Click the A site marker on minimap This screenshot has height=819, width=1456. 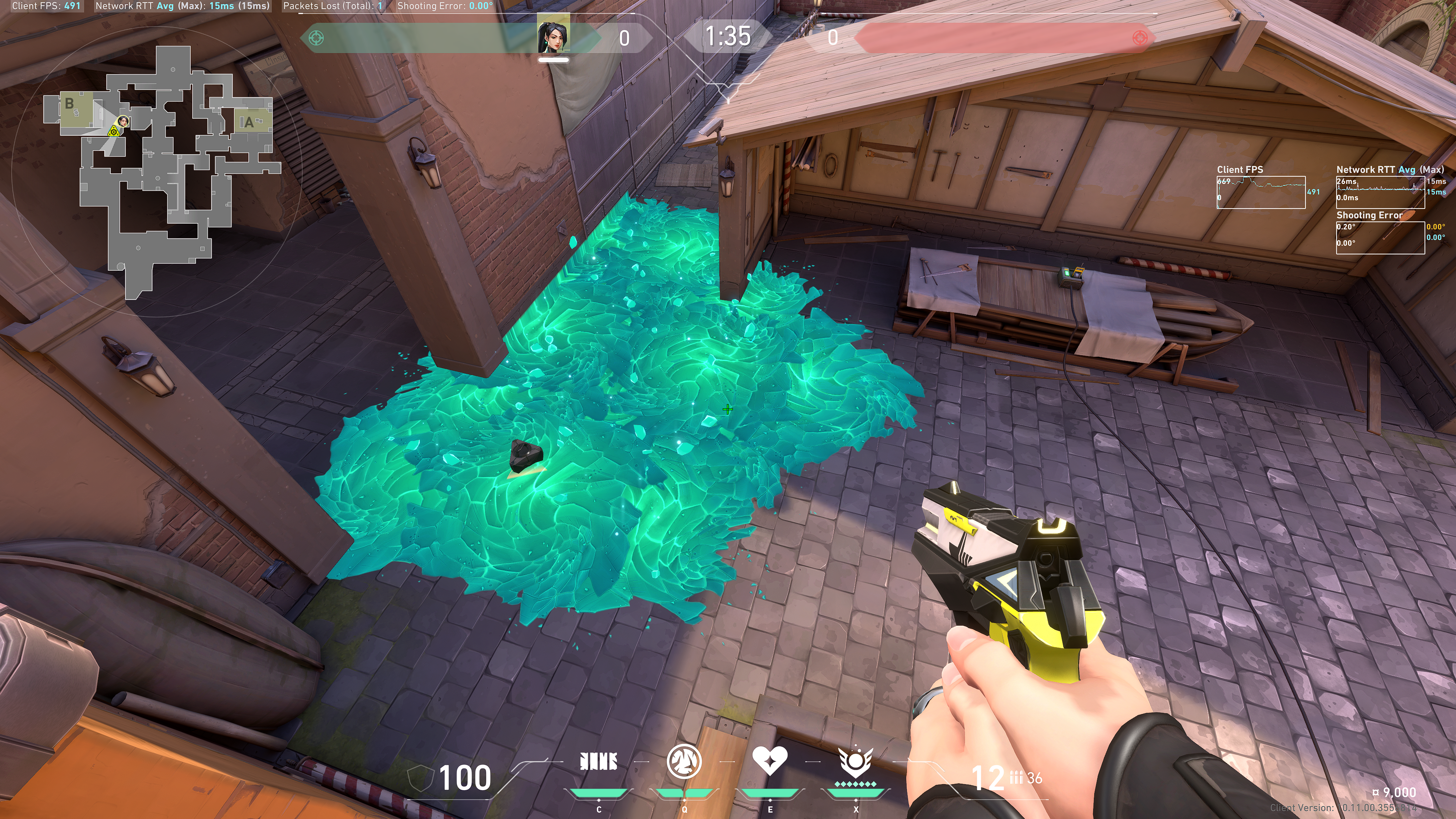coord(248,122)
